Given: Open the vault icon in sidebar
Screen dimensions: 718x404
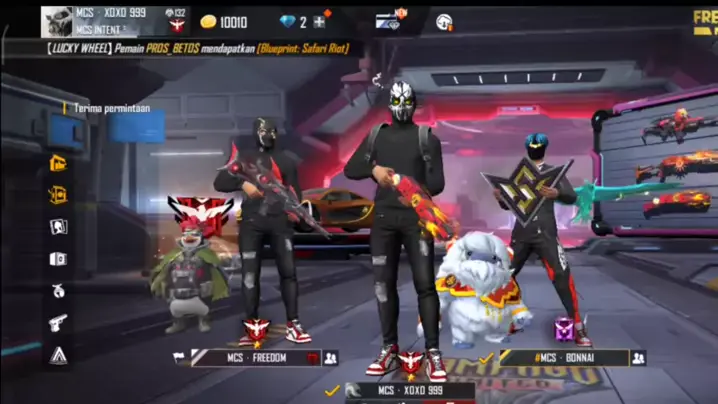Looking at the screenshot, I should pos(58,259).
